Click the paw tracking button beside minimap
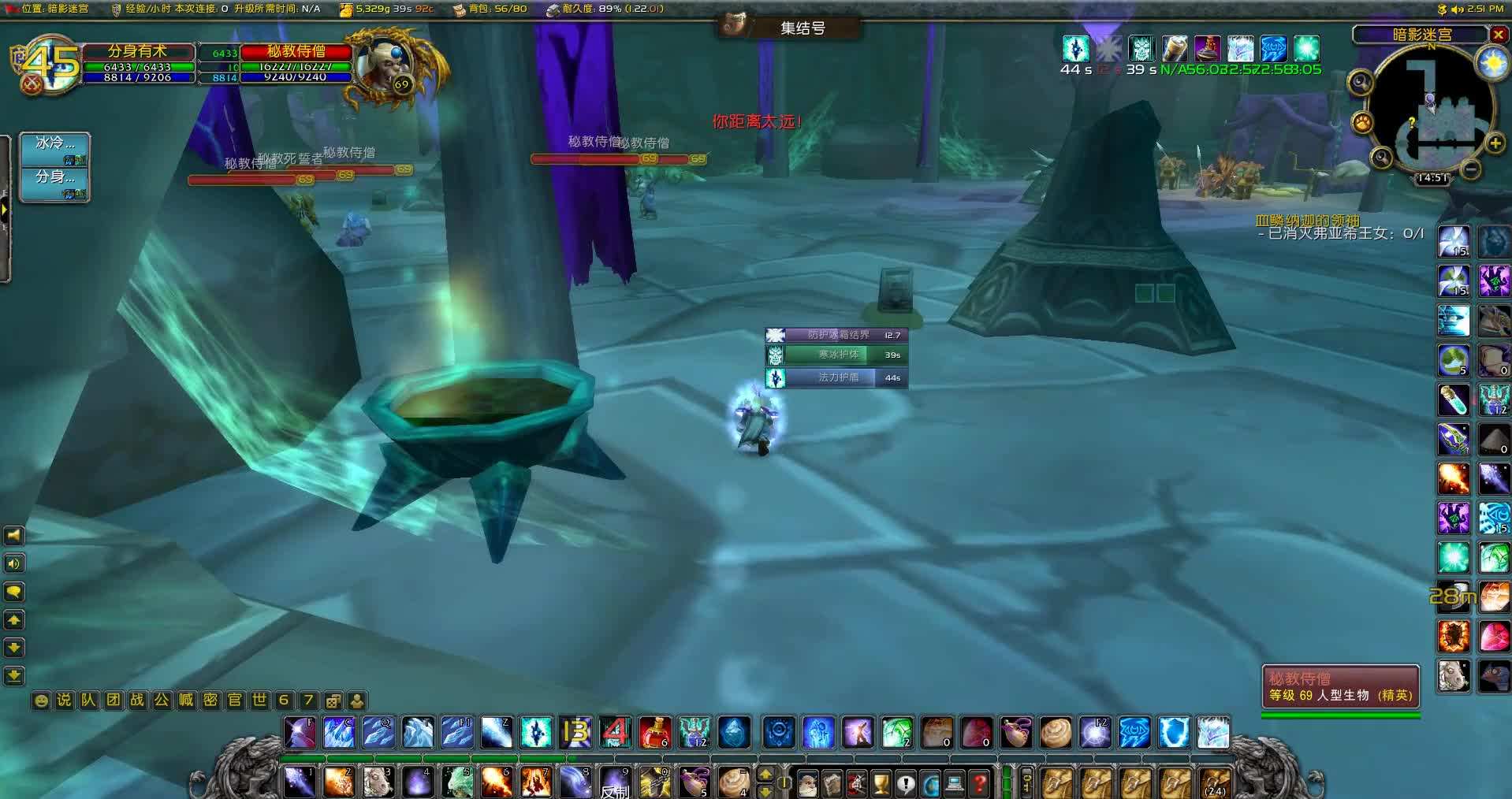The width and height of the screenshot is (1512, 799). pos(1362,122)
